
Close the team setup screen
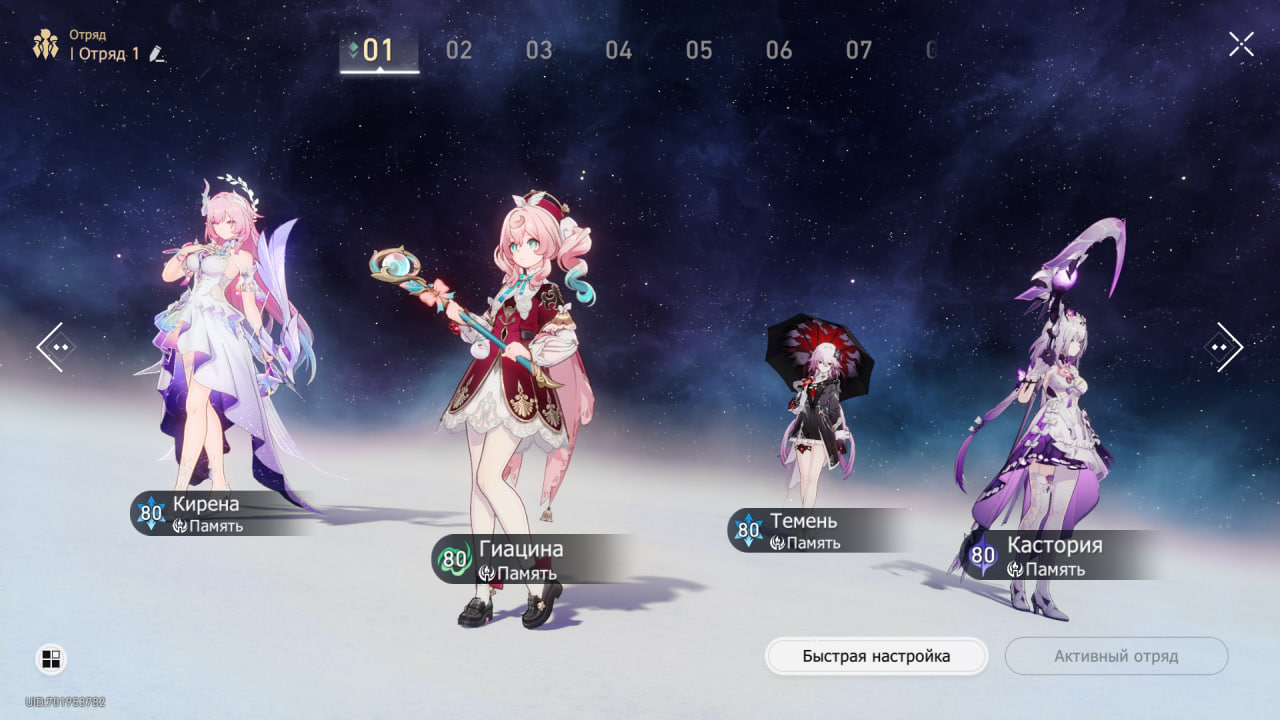(x=1241, y=44)
